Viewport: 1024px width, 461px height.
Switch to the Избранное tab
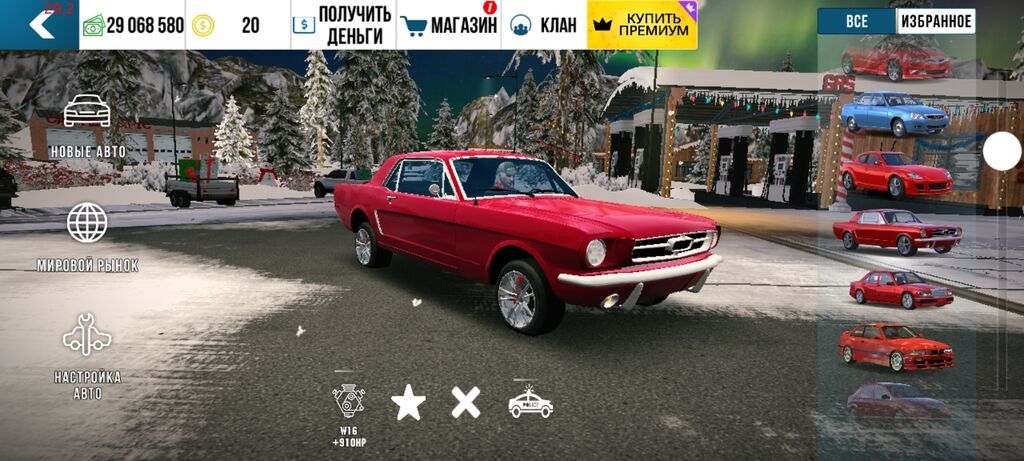tap(935, 21)
